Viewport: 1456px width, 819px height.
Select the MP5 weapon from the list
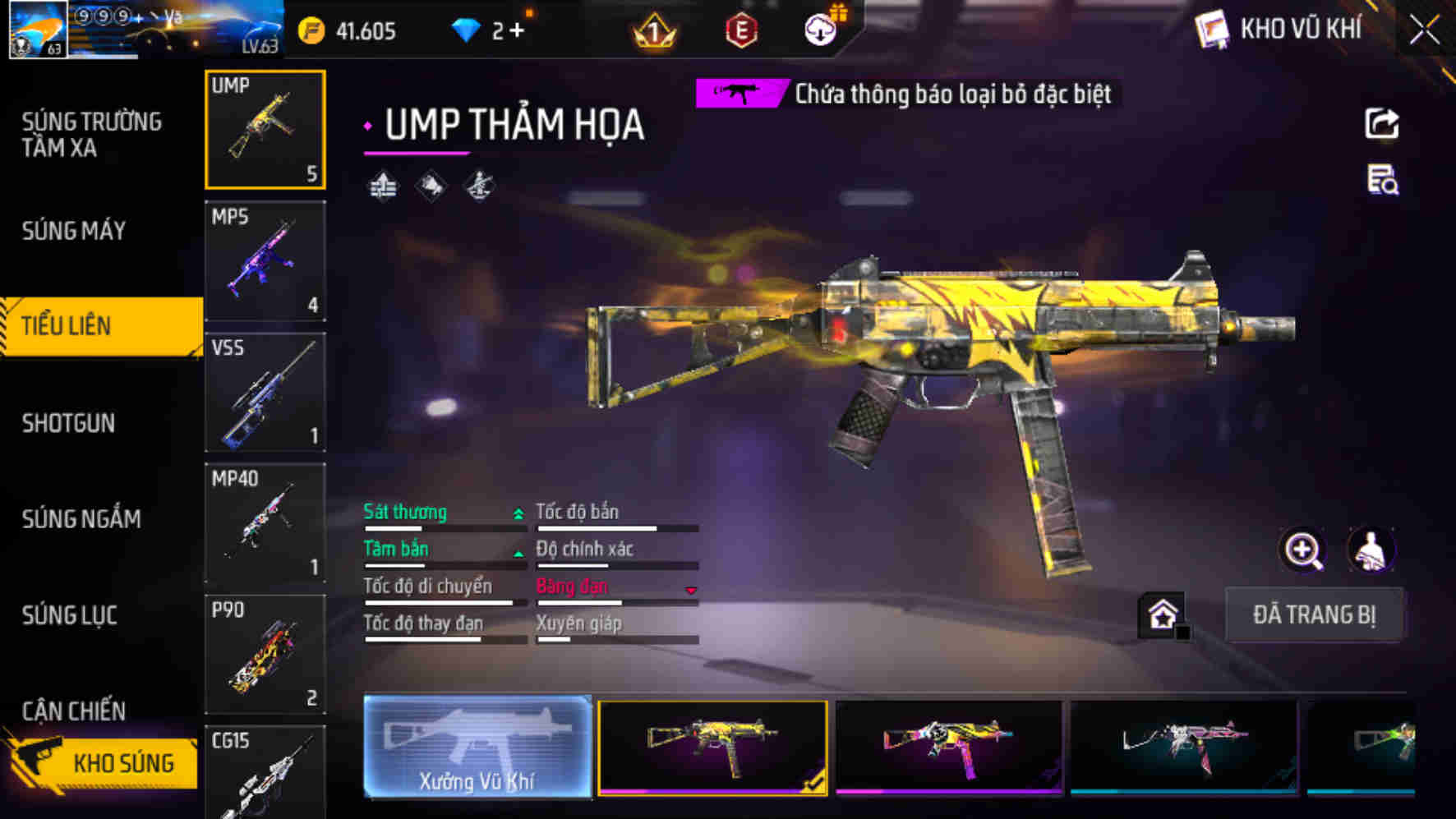pyautogui.click(x=265, y=261)
